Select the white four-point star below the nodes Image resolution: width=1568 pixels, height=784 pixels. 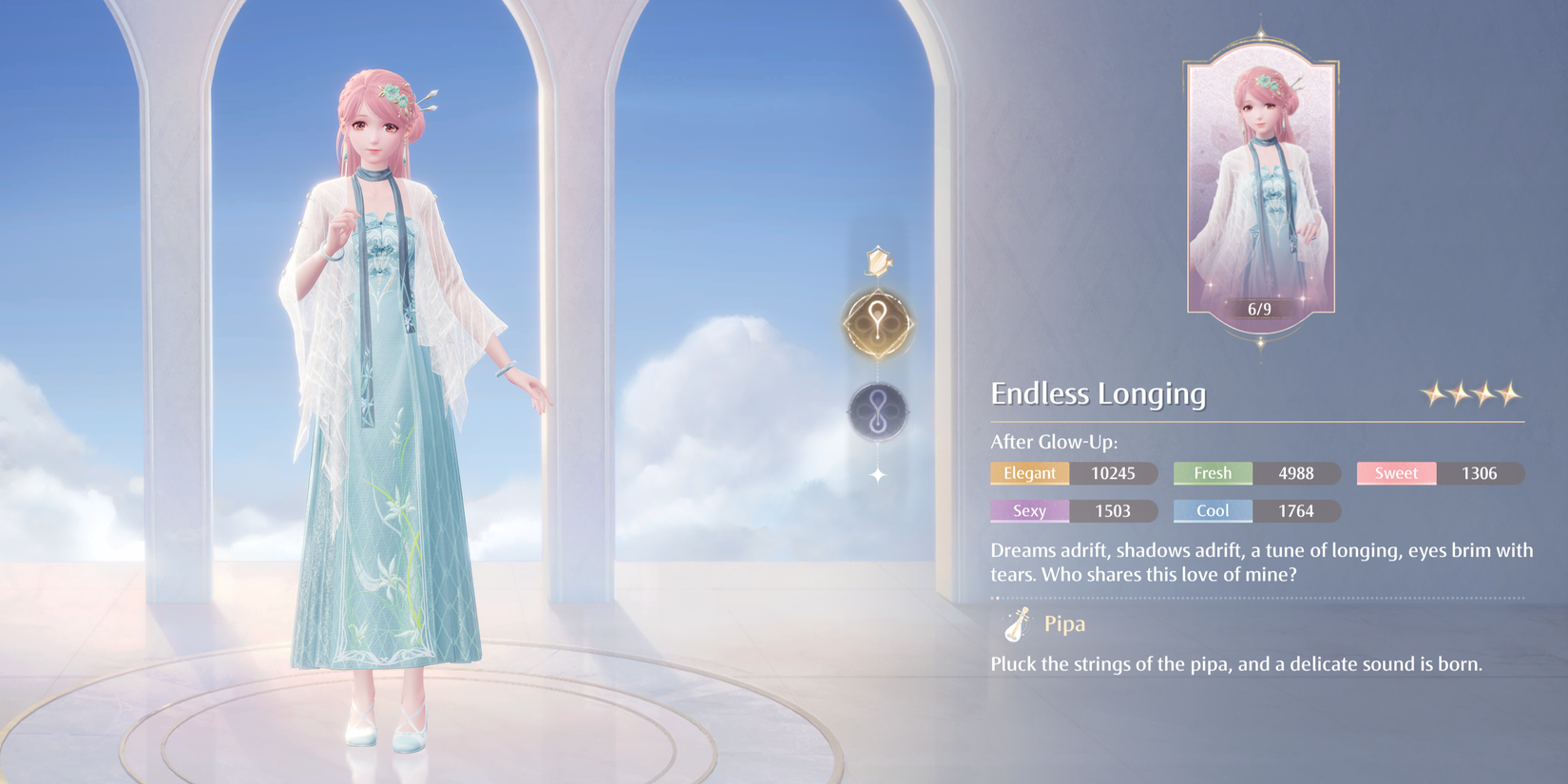878,474
